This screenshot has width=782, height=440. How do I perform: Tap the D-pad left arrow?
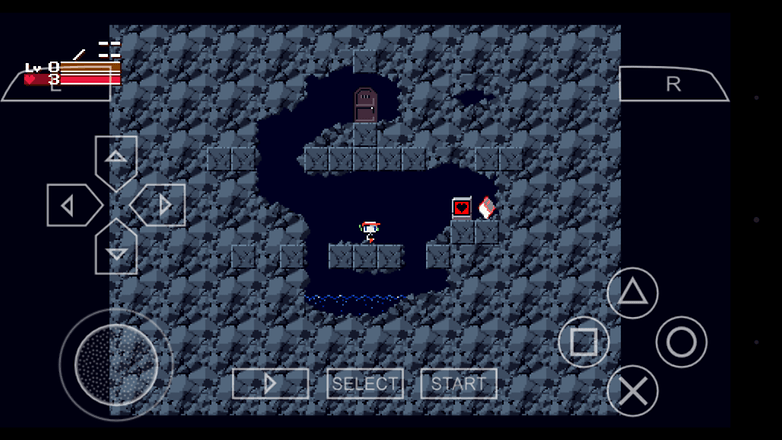tap(71, 206)
